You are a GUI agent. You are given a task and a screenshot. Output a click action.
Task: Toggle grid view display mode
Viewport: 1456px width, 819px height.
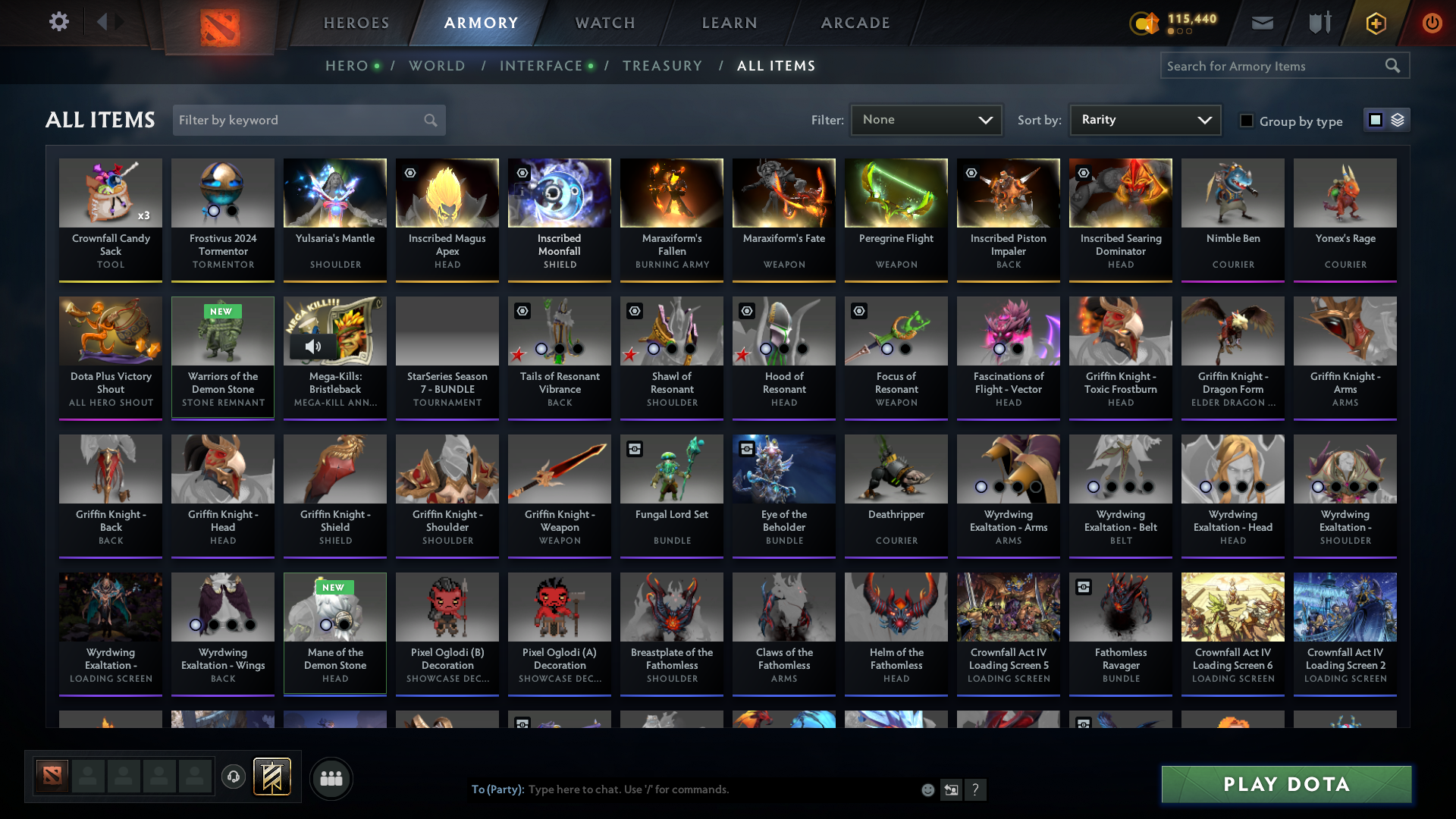[1375, 119]
